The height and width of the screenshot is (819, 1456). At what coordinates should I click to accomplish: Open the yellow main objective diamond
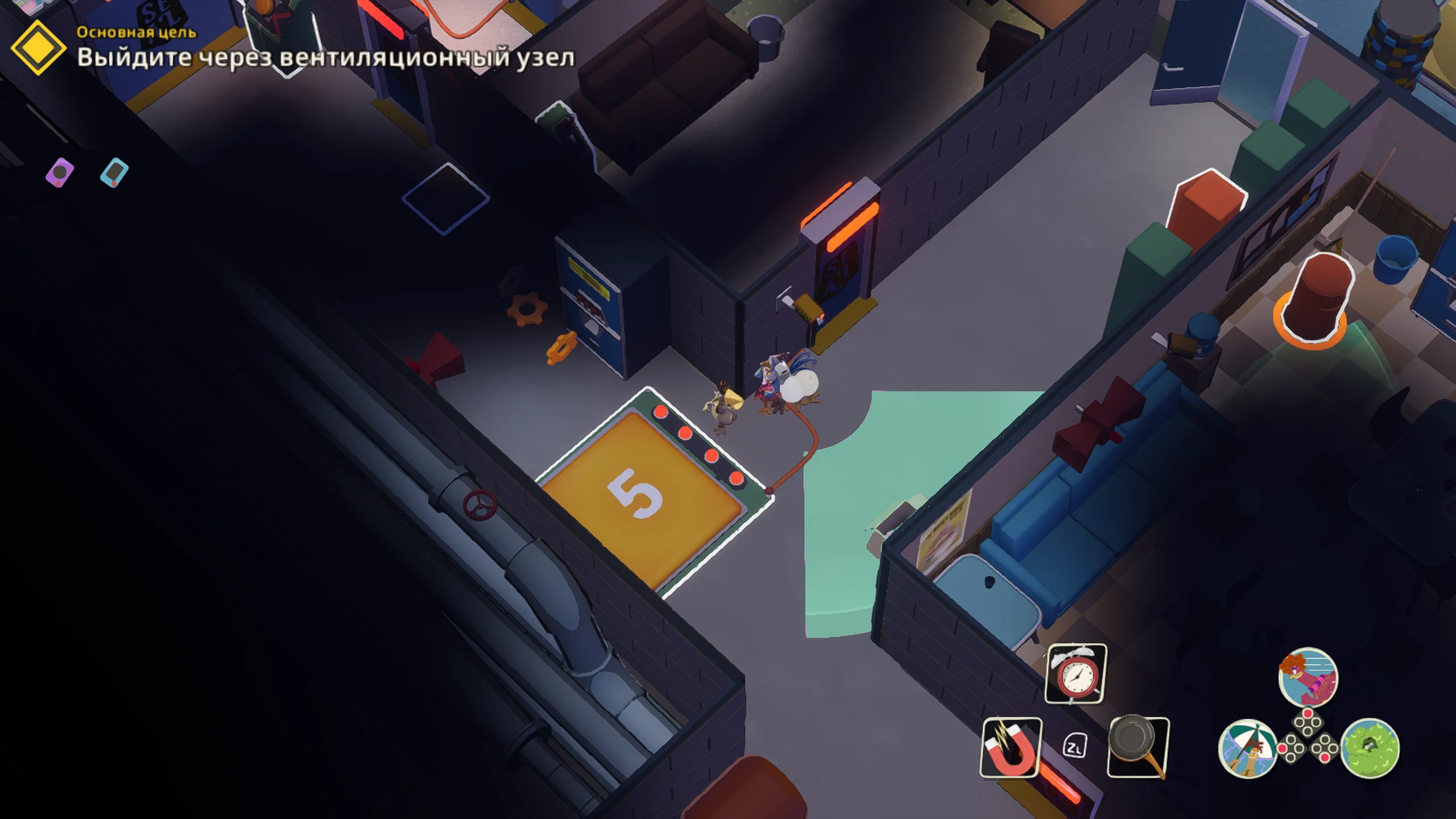pyautogui.click(x=38, y=48)
